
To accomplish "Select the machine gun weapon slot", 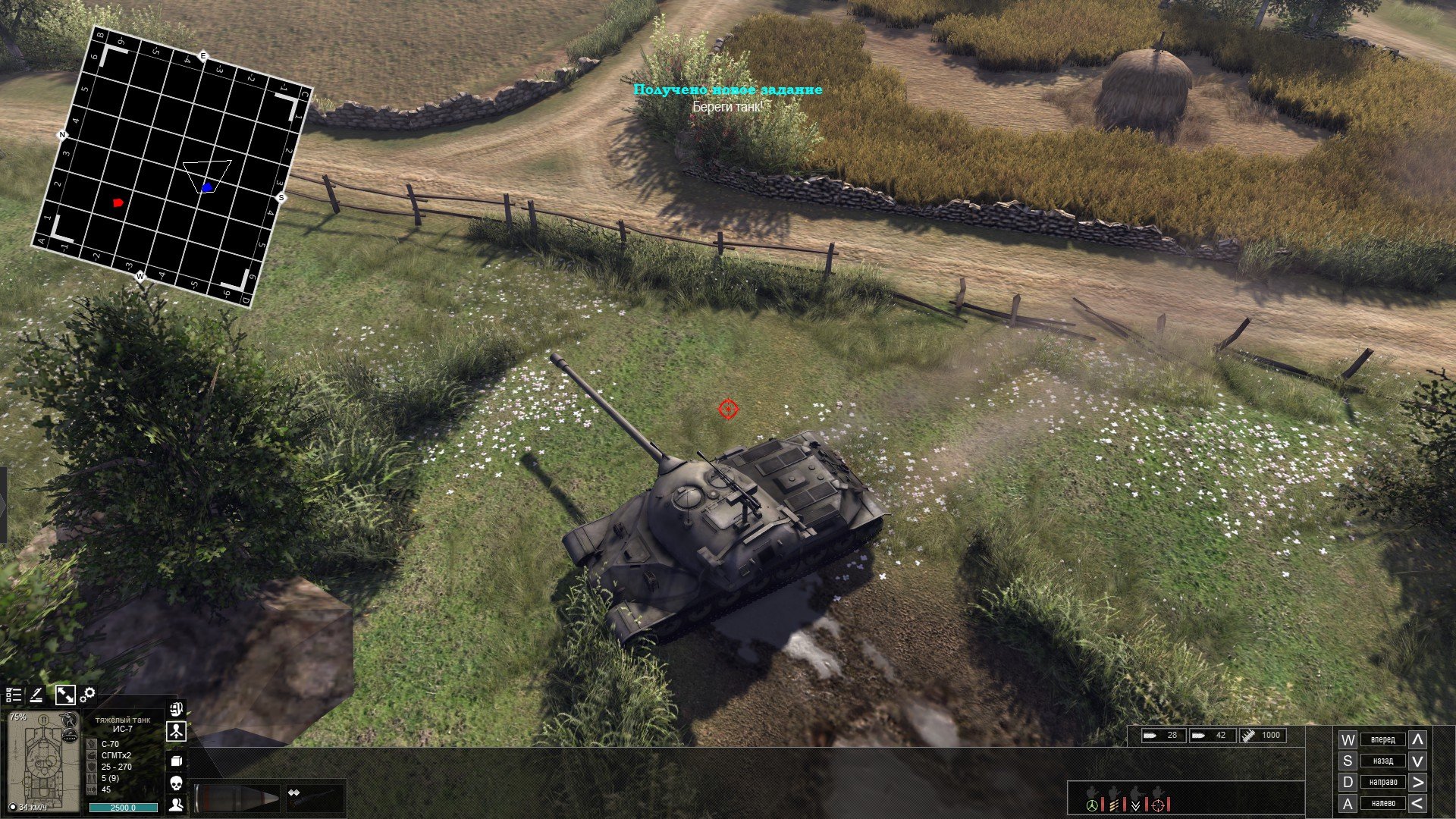I will pos(312,798).
